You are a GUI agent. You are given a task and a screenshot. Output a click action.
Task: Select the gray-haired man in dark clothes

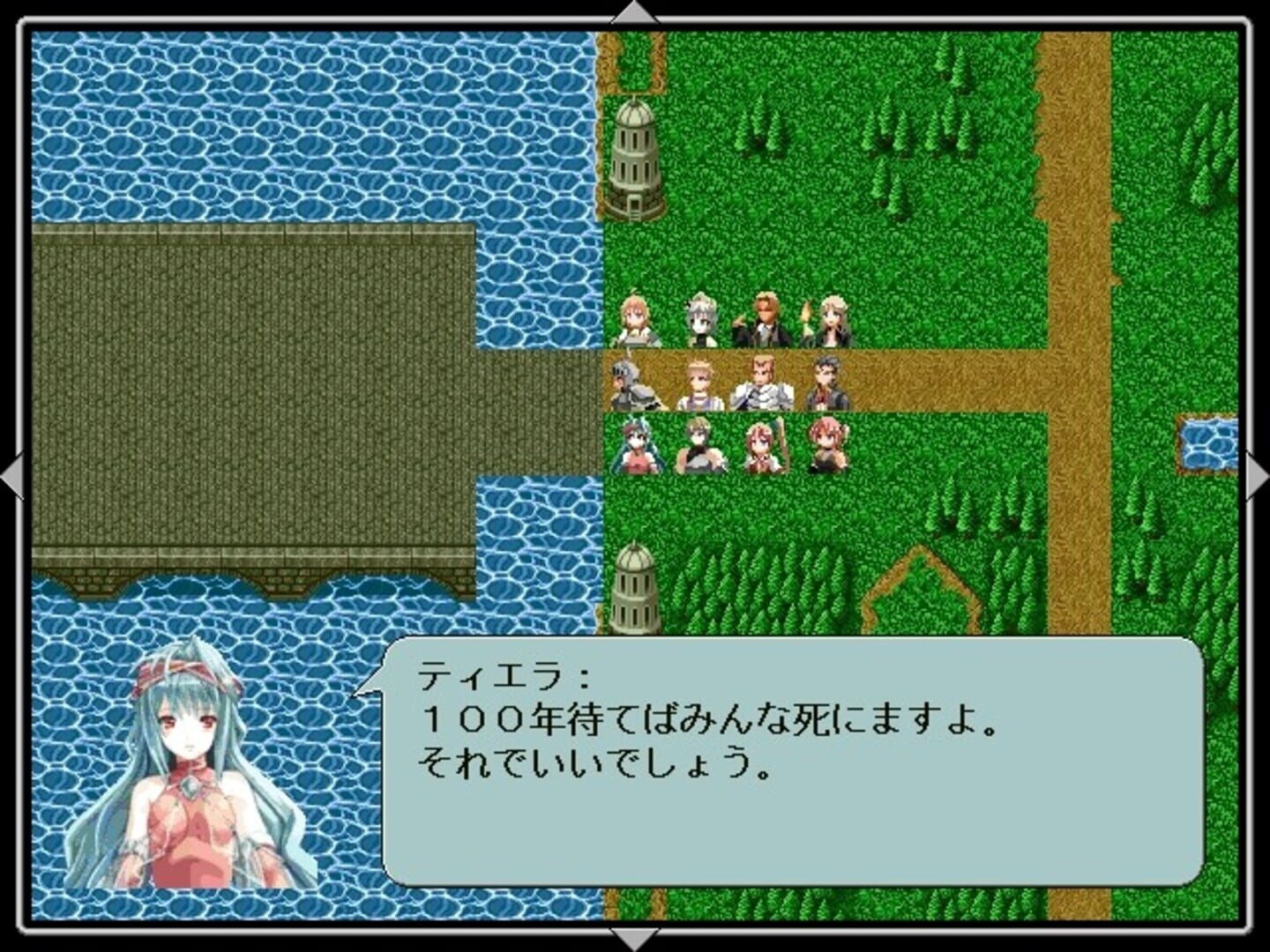827,388
